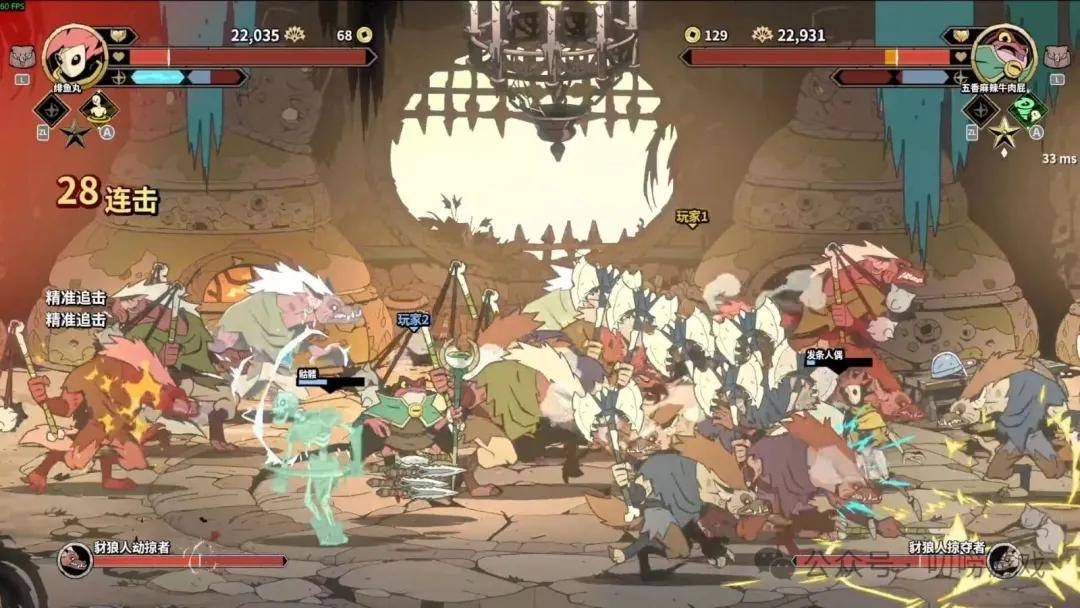Use the green tornado skill
Screen dimensions: 1080x608
[x=1027, y=109]
